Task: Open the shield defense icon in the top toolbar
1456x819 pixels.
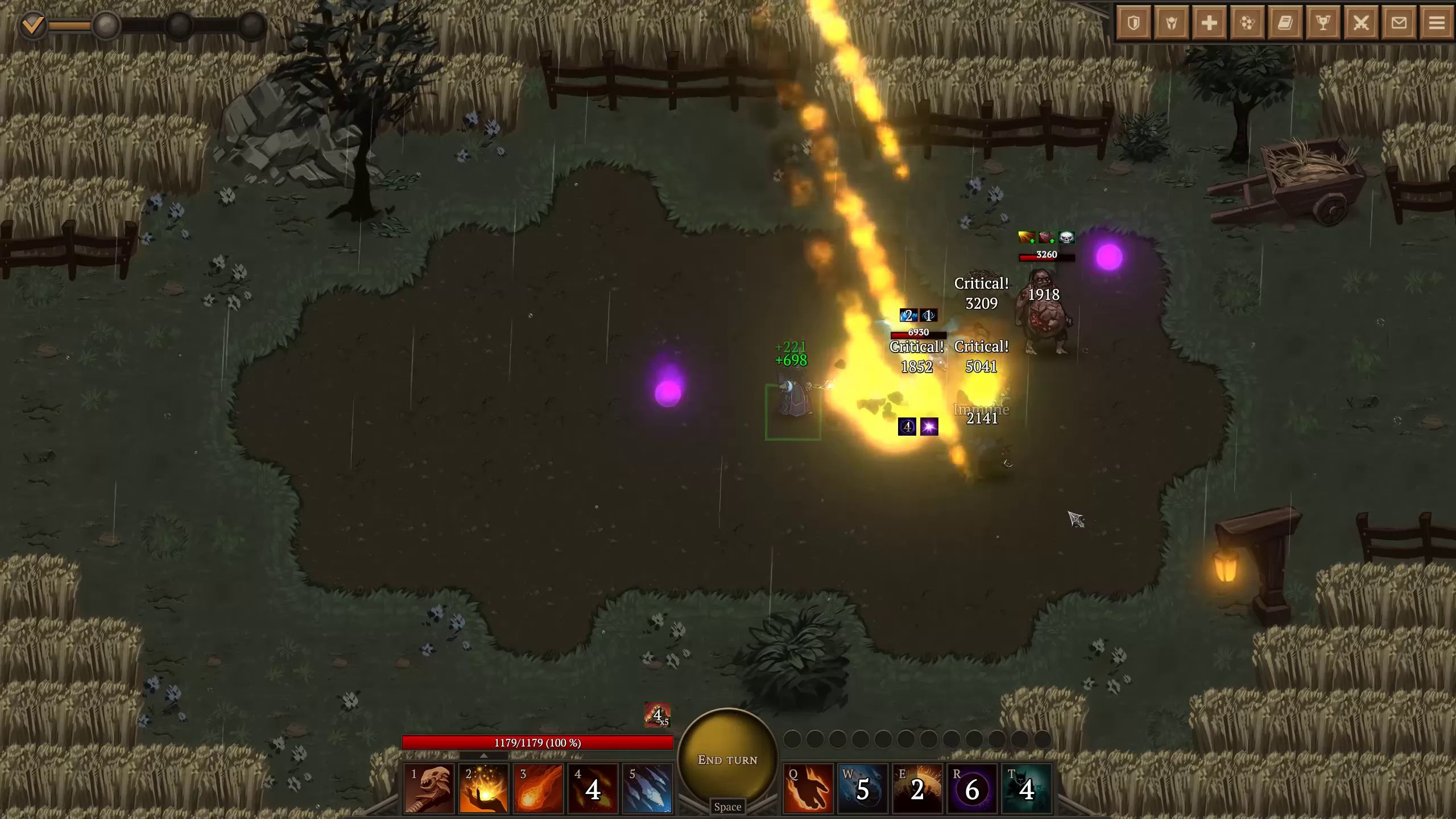Action: point(1134,23)
